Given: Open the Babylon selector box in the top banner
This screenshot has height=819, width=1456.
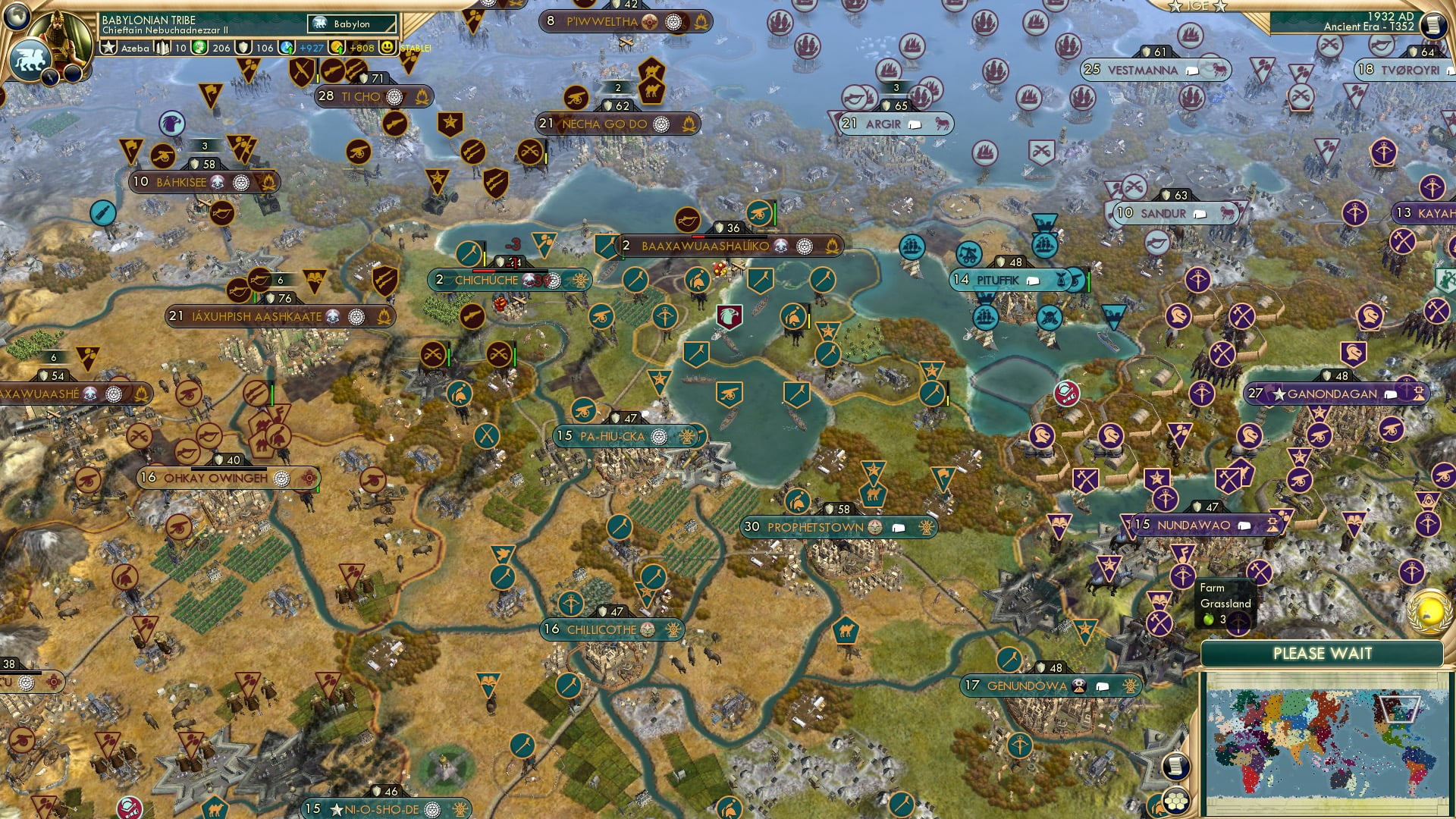Looking at the screenshot, I should (x=350, y=24).
